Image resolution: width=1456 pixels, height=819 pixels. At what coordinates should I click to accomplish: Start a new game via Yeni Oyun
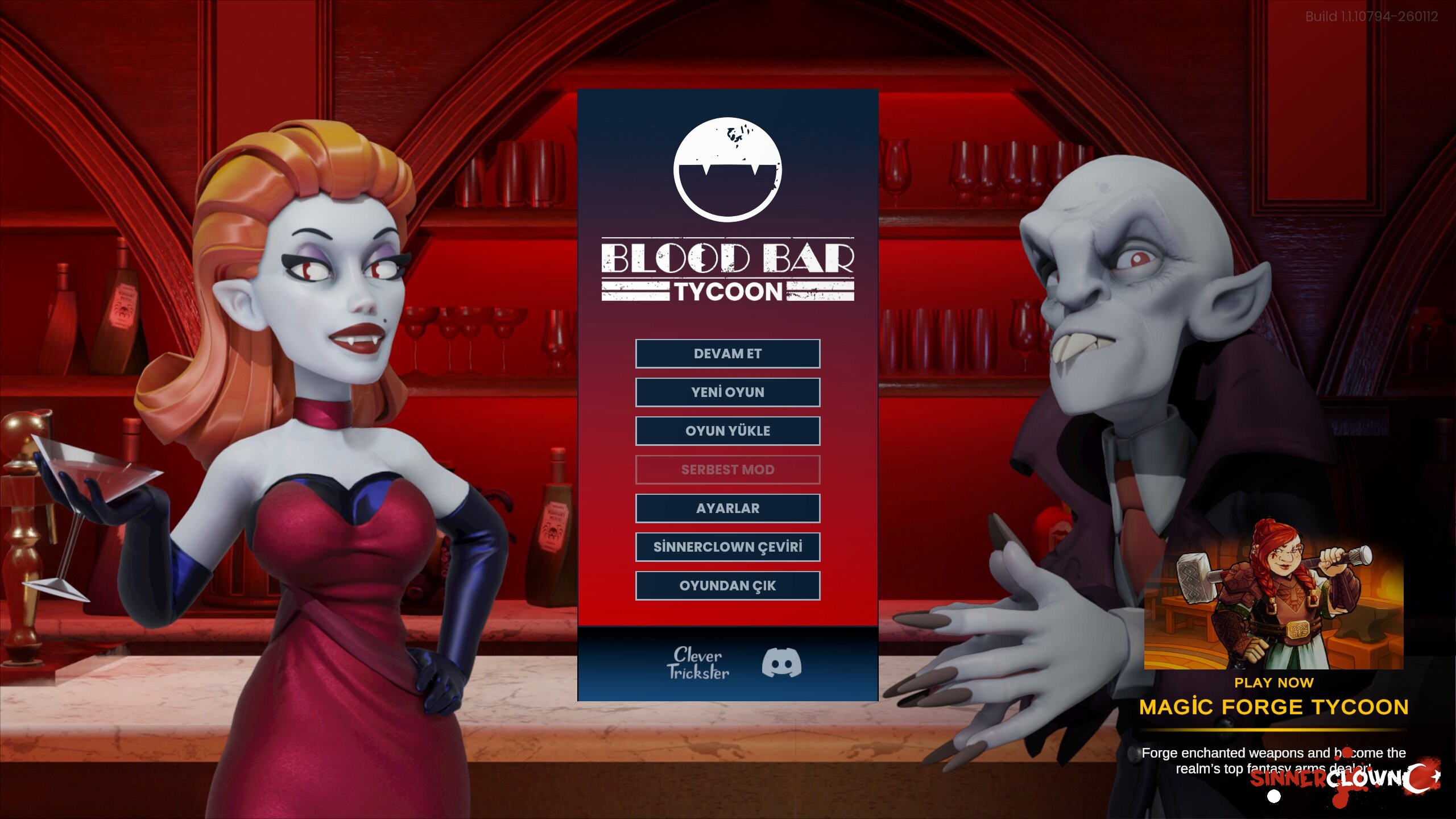[727, 392]
